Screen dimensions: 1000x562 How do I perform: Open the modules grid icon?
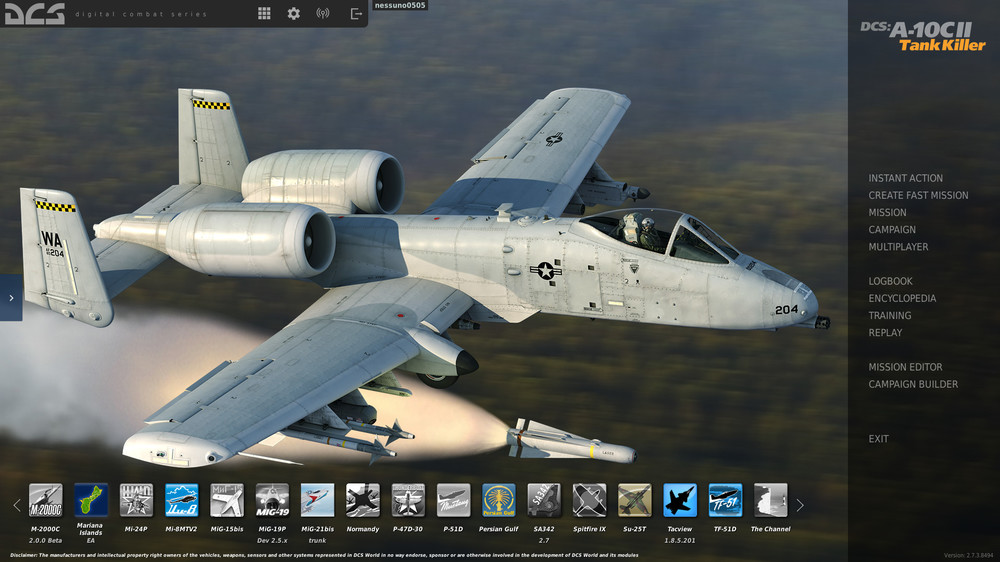[x=264, y=14]
